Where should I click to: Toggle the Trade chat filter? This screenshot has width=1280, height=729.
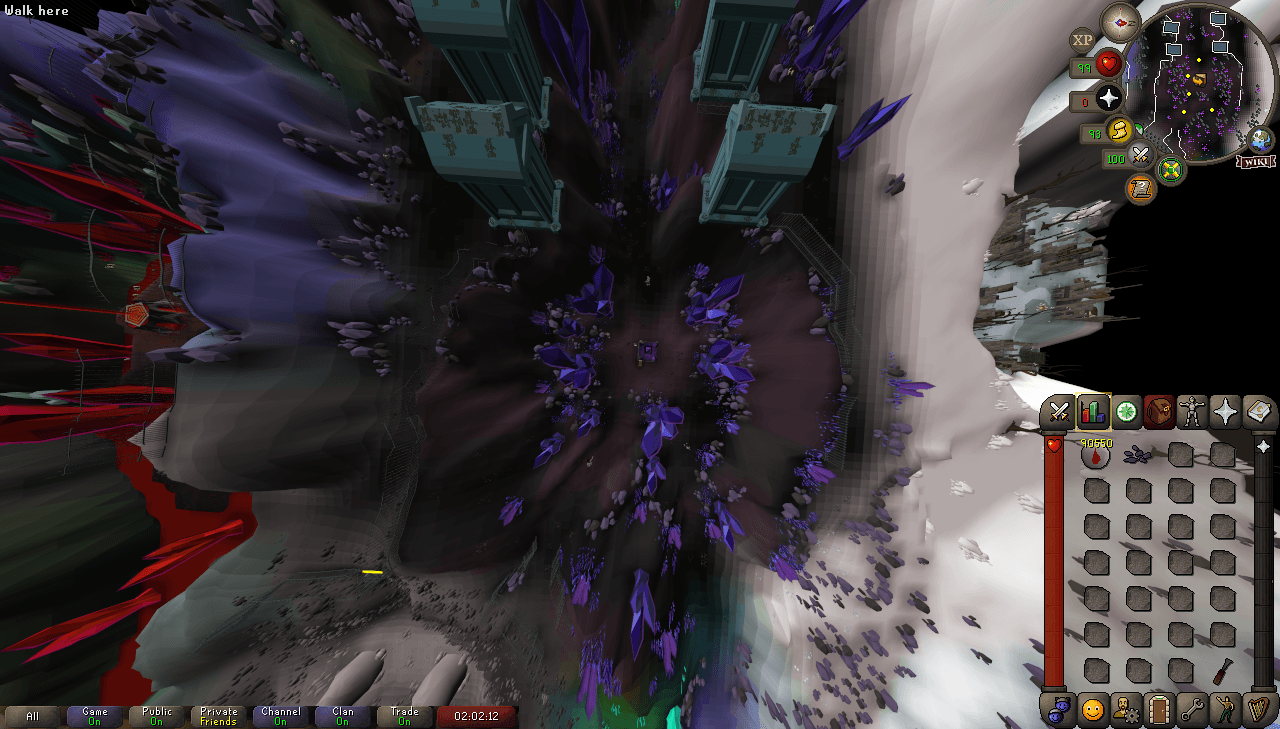point(405,716)
